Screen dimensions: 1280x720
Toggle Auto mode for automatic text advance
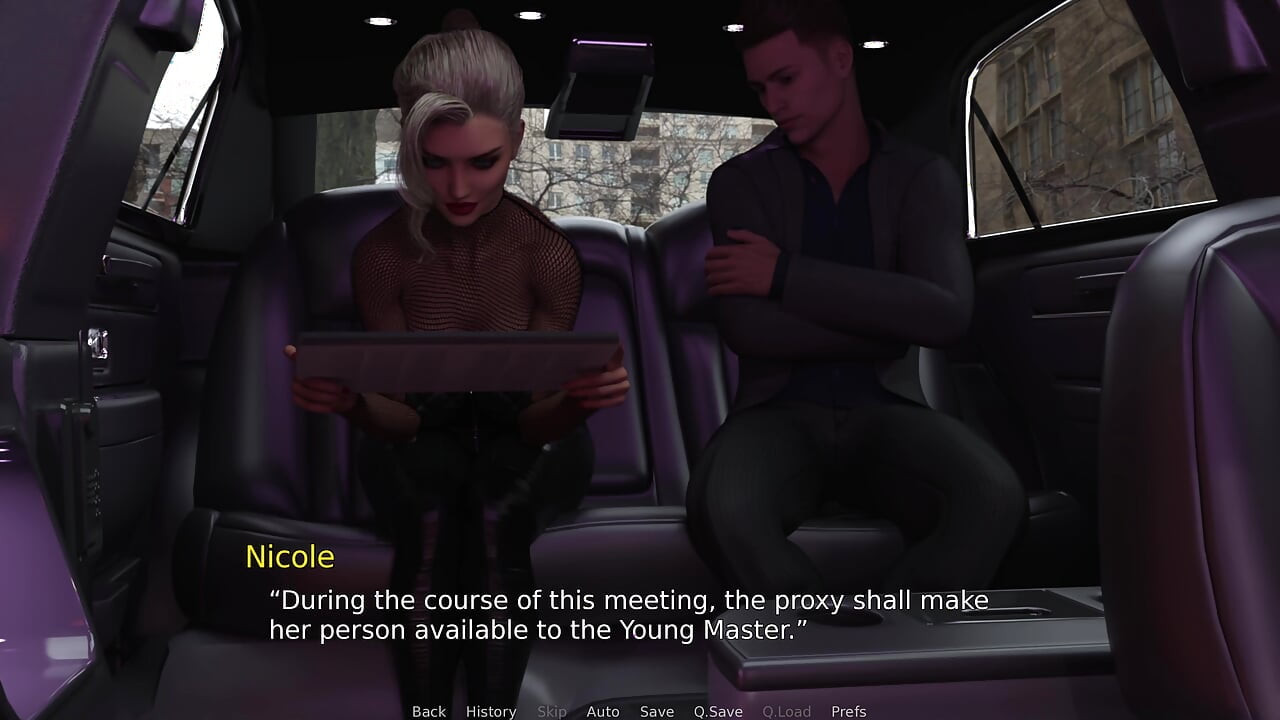pyautogui.click(x=603, y=711)
